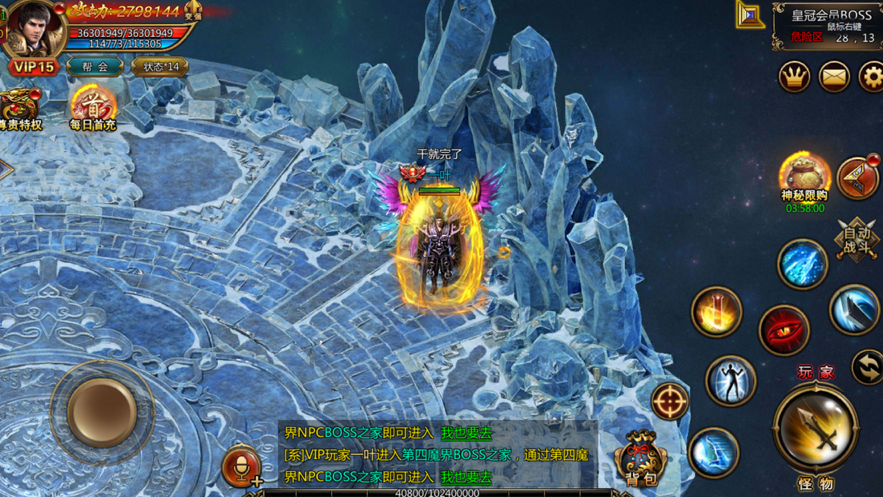The height and width of the screenshot is (497, 883).
Task: Open the crown ranking button
Action: click(x=794, y=76)
